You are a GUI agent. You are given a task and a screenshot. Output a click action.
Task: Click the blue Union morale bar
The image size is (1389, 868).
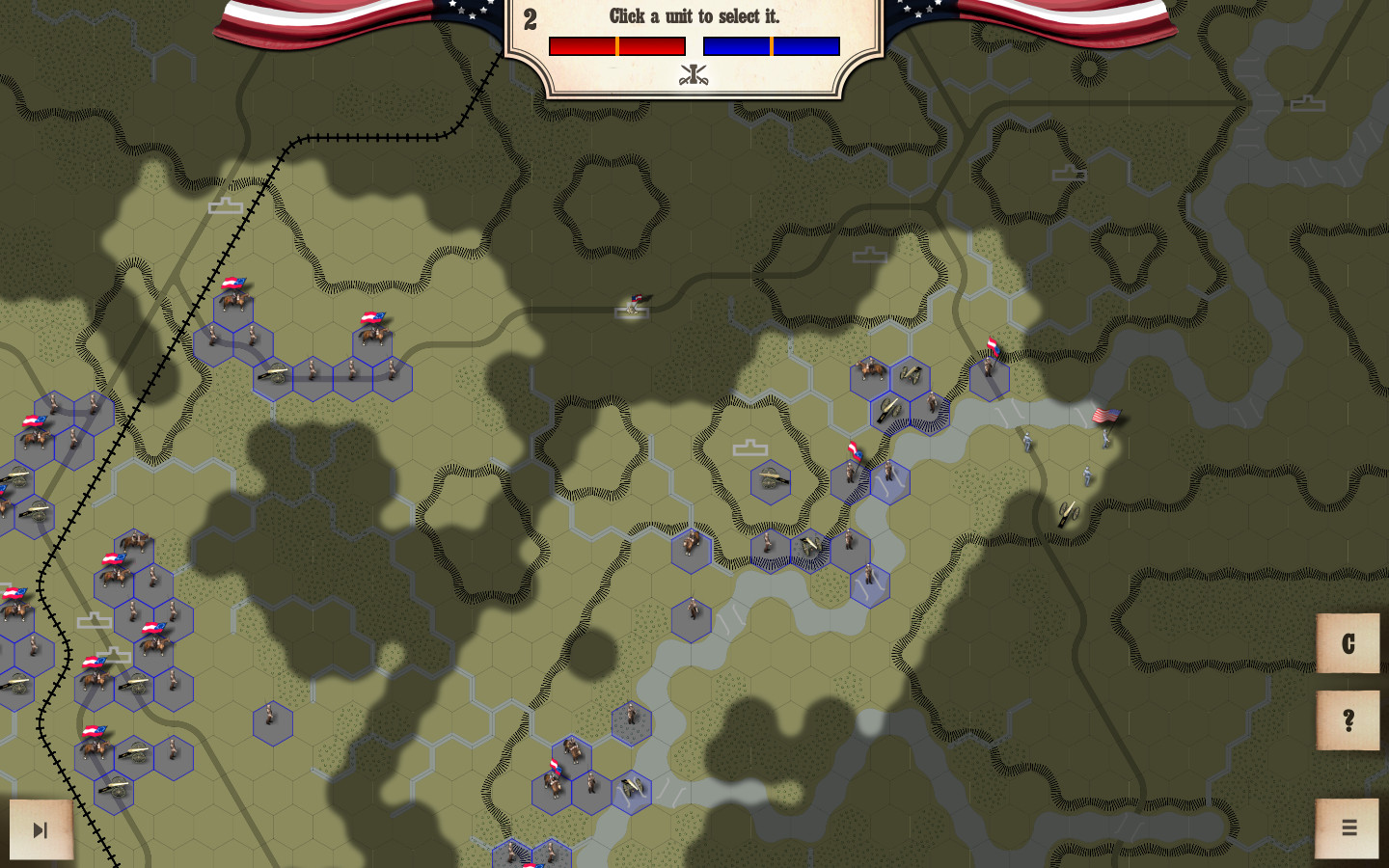[771, 44]
